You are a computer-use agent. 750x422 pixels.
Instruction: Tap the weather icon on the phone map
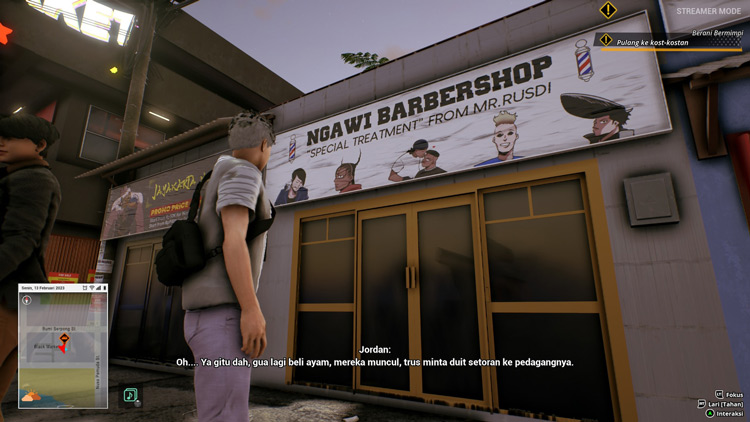[31, 396]
